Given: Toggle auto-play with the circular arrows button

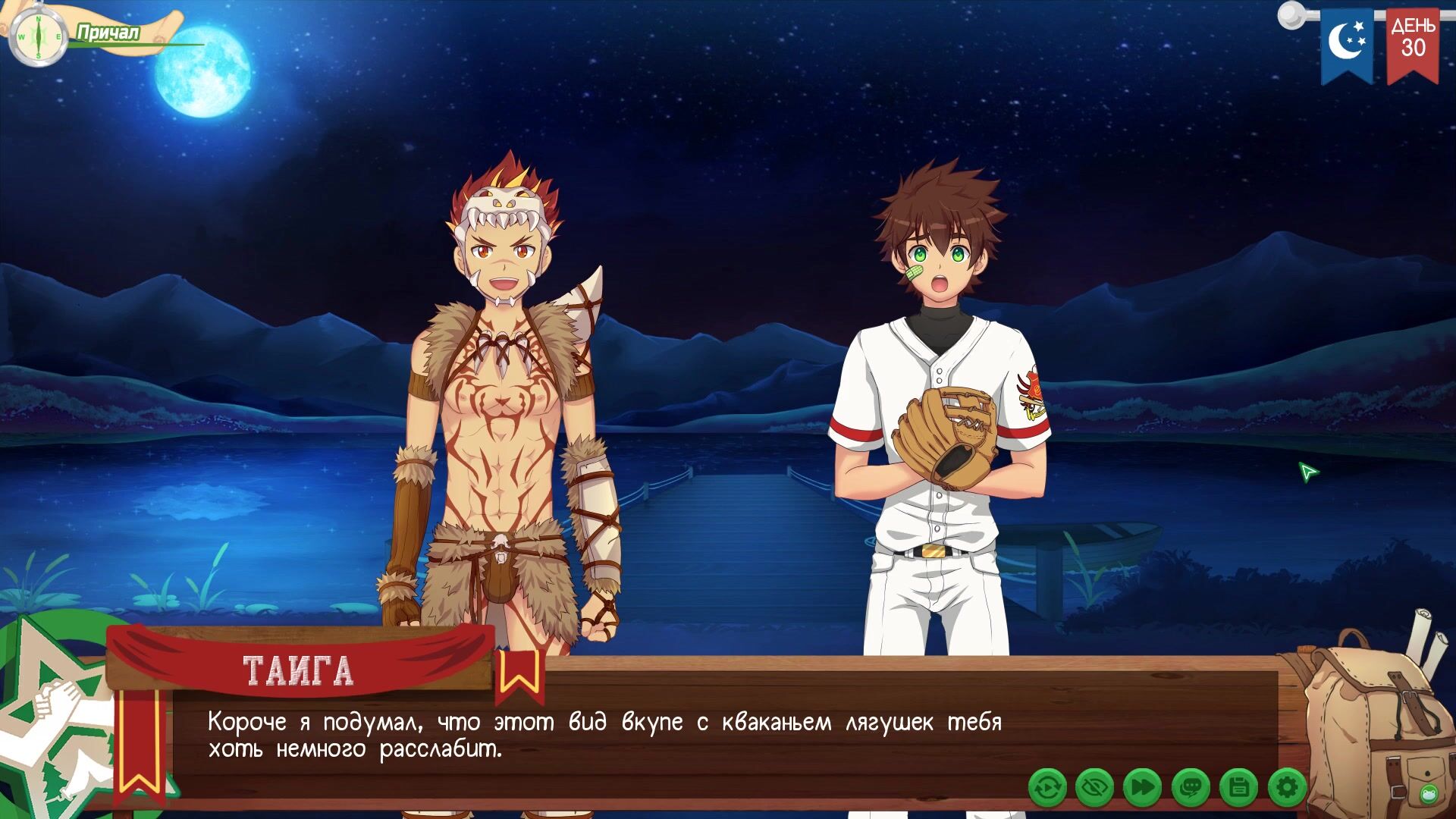Looking at the screenshot, I should coord(1047,788).
